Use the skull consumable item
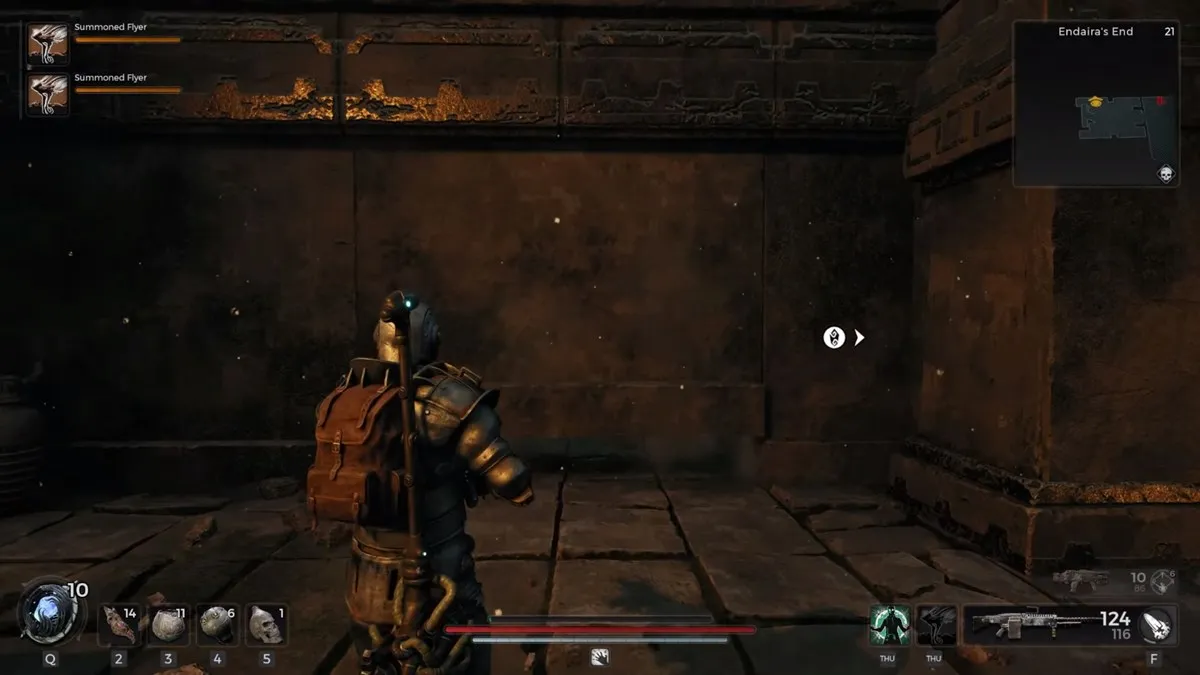 click(265, 625)
